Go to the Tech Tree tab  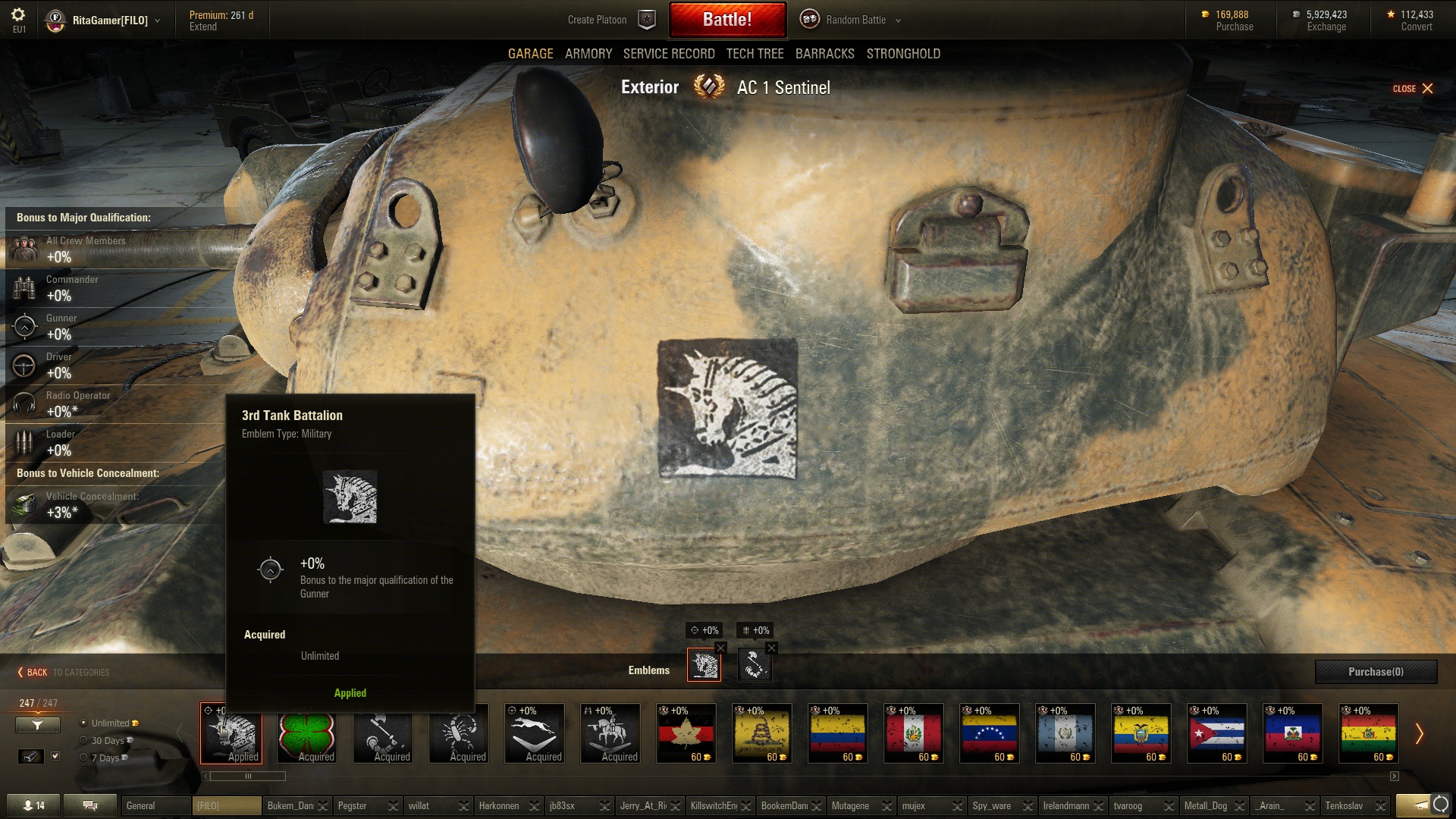pyautogui.click(x=755, y=54)
